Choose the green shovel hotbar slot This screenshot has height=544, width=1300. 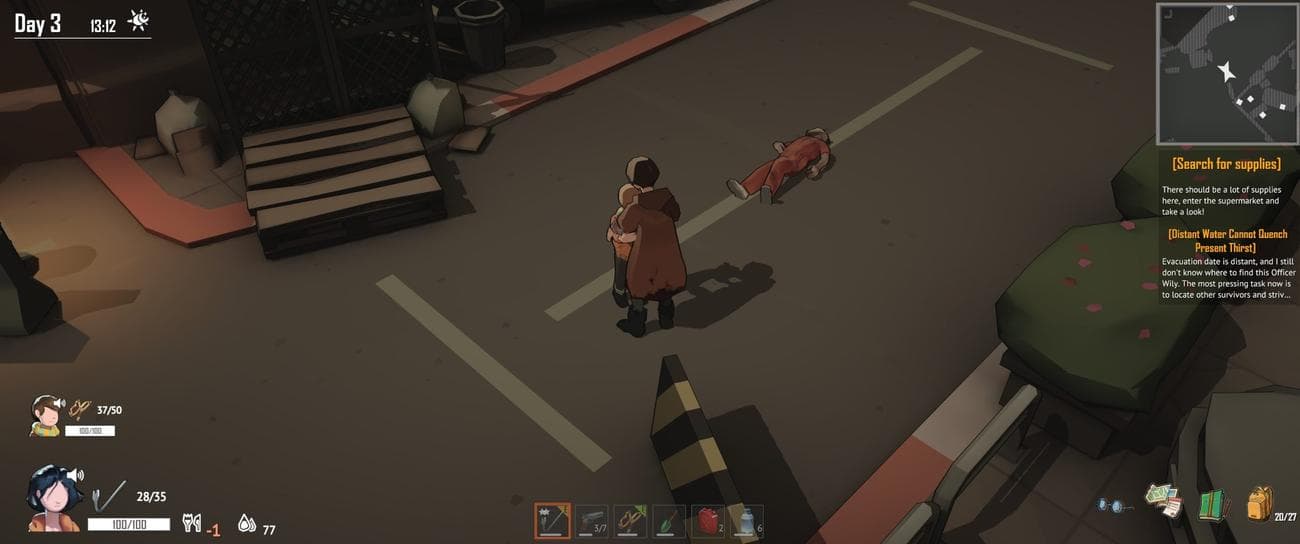pyautogui.click(x=669, y=521)
